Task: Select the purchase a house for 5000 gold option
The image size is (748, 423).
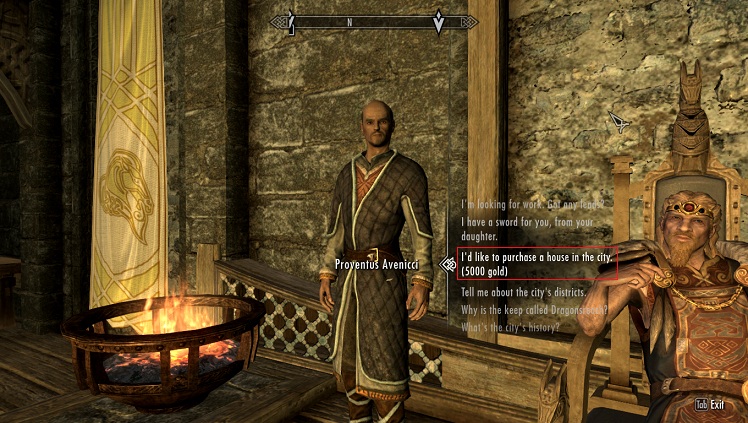Action: [536, 263]
